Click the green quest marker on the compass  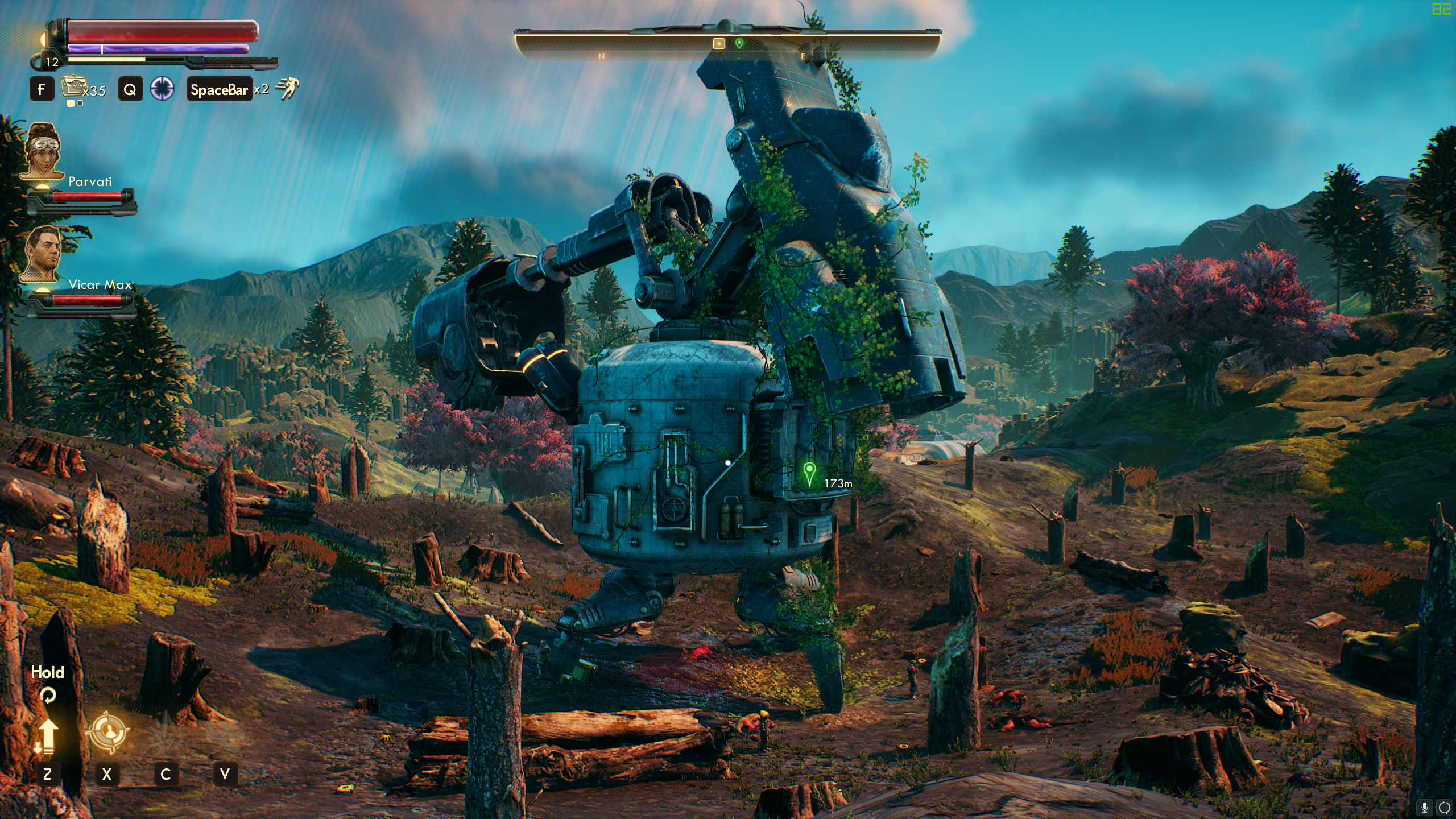click(x=739, y=43)
